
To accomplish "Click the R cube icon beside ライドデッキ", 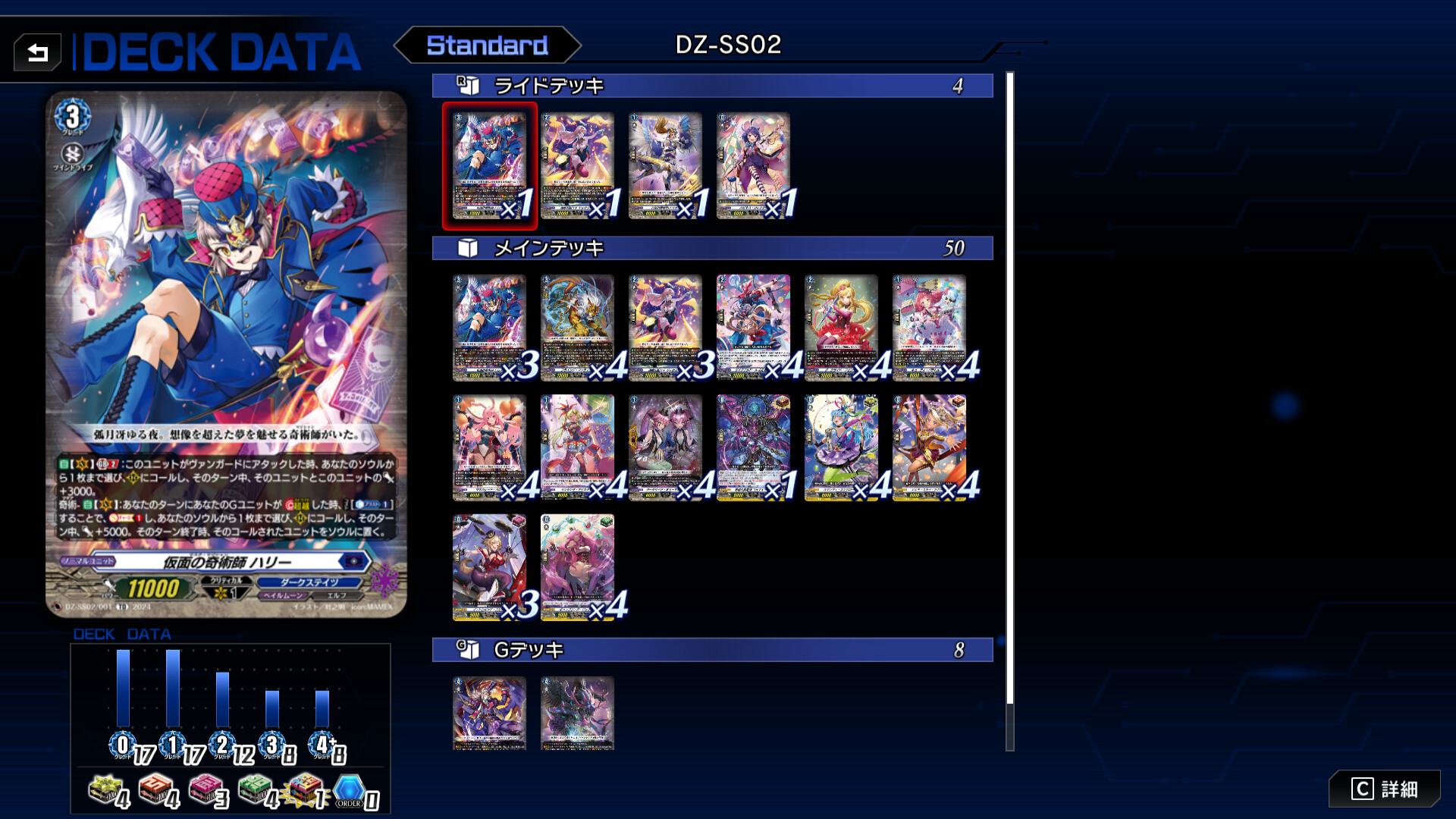I will tap(469, 86).
